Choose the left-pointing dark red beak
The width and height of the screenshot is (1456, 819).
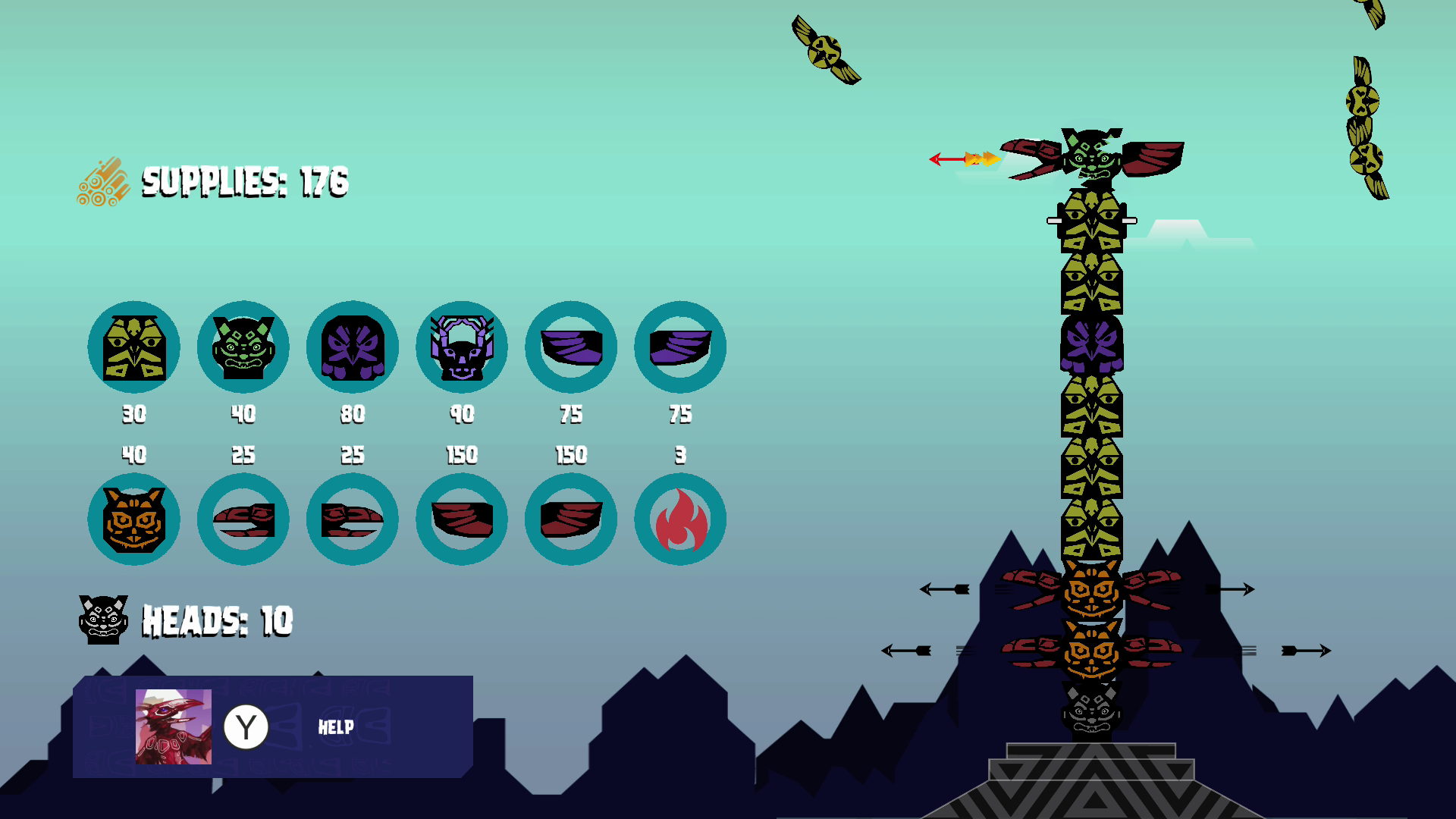pyautogui.click(x=243, y=519)
